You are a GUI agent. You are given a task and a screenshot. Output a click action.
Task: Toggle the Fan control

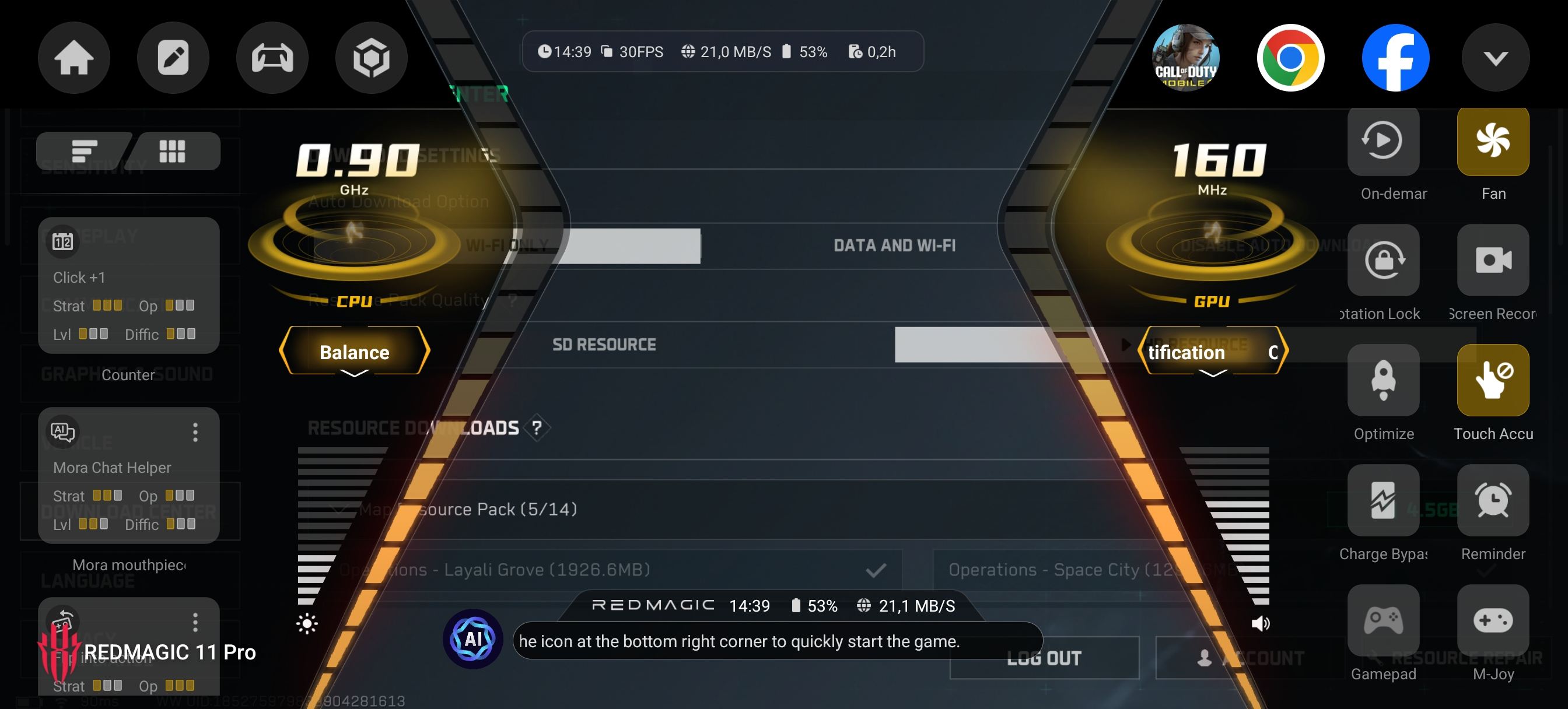click(1493, 141)
